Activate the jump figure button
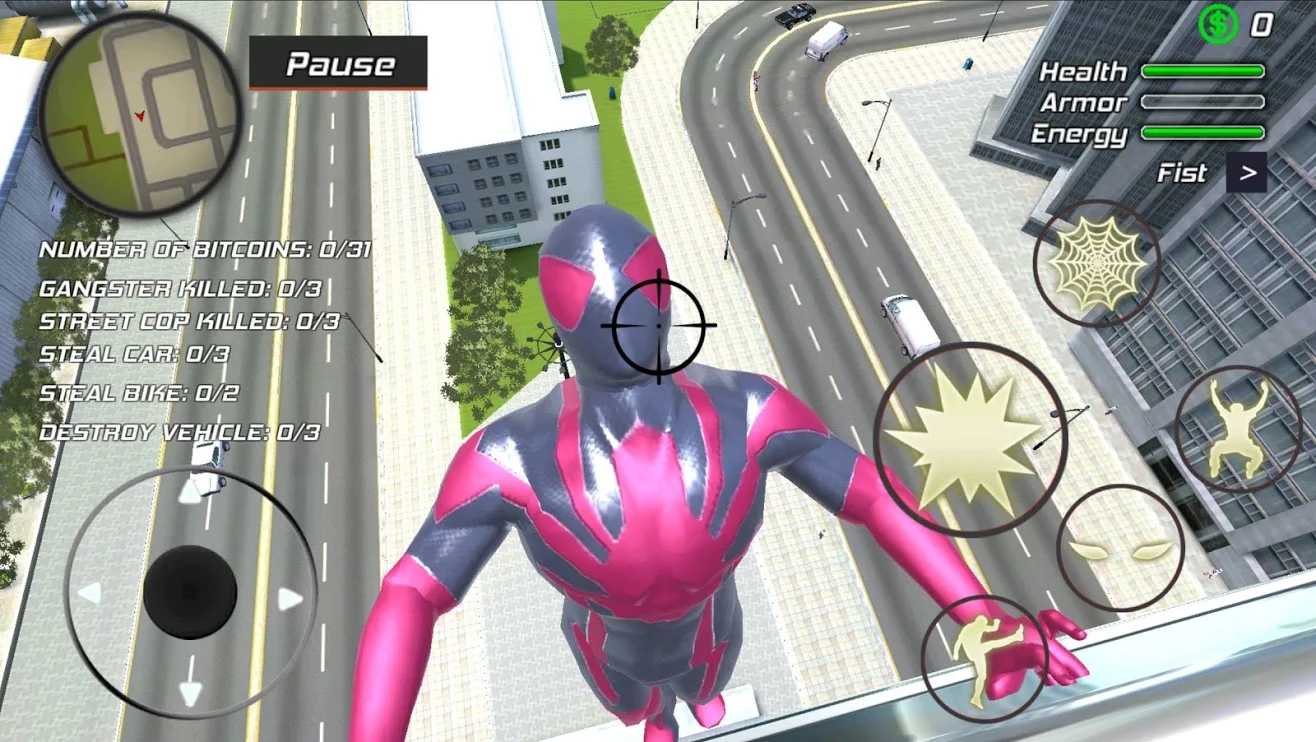 (1237, 428)
